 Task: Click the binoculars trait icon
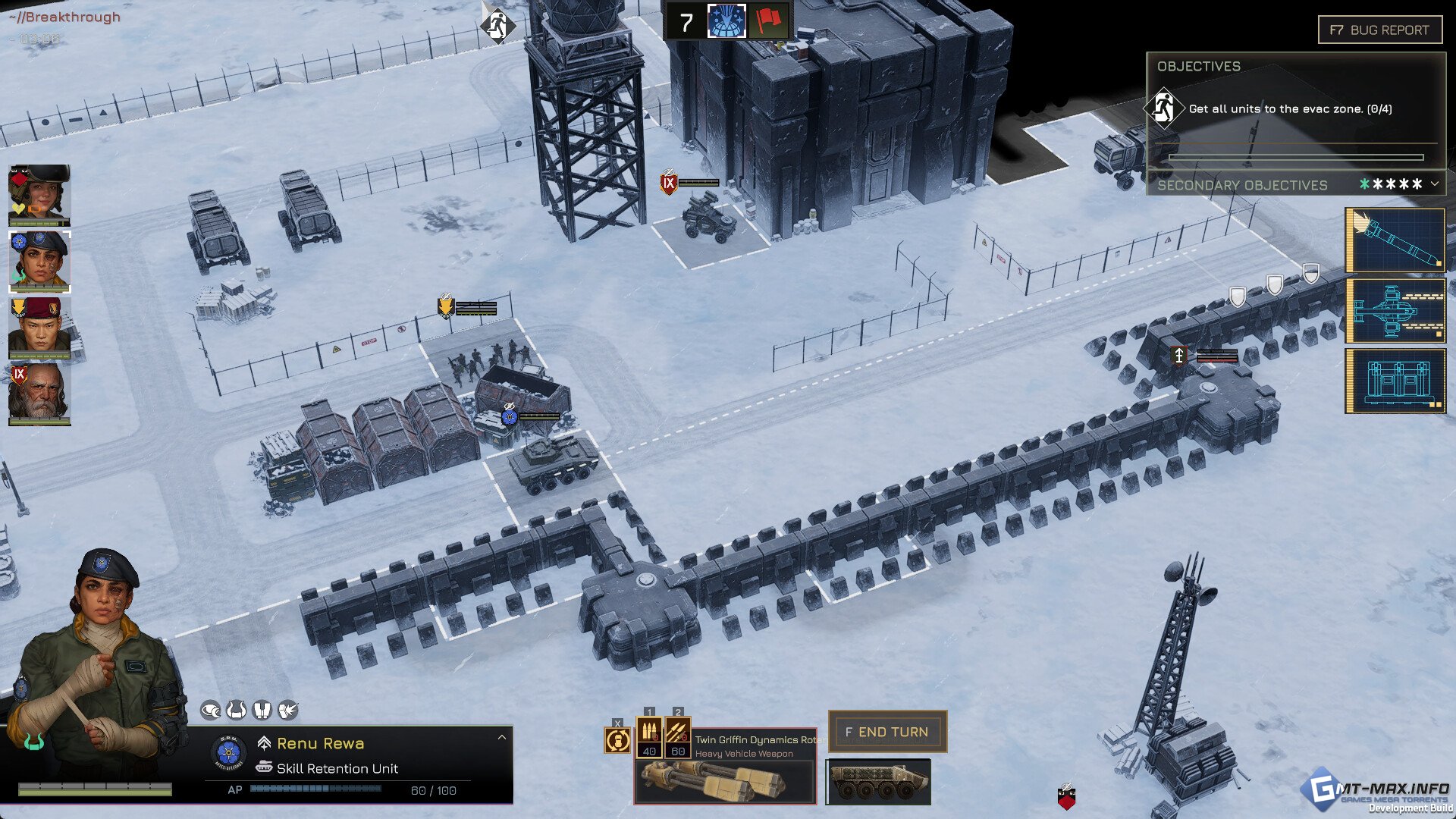pos(262,711)
